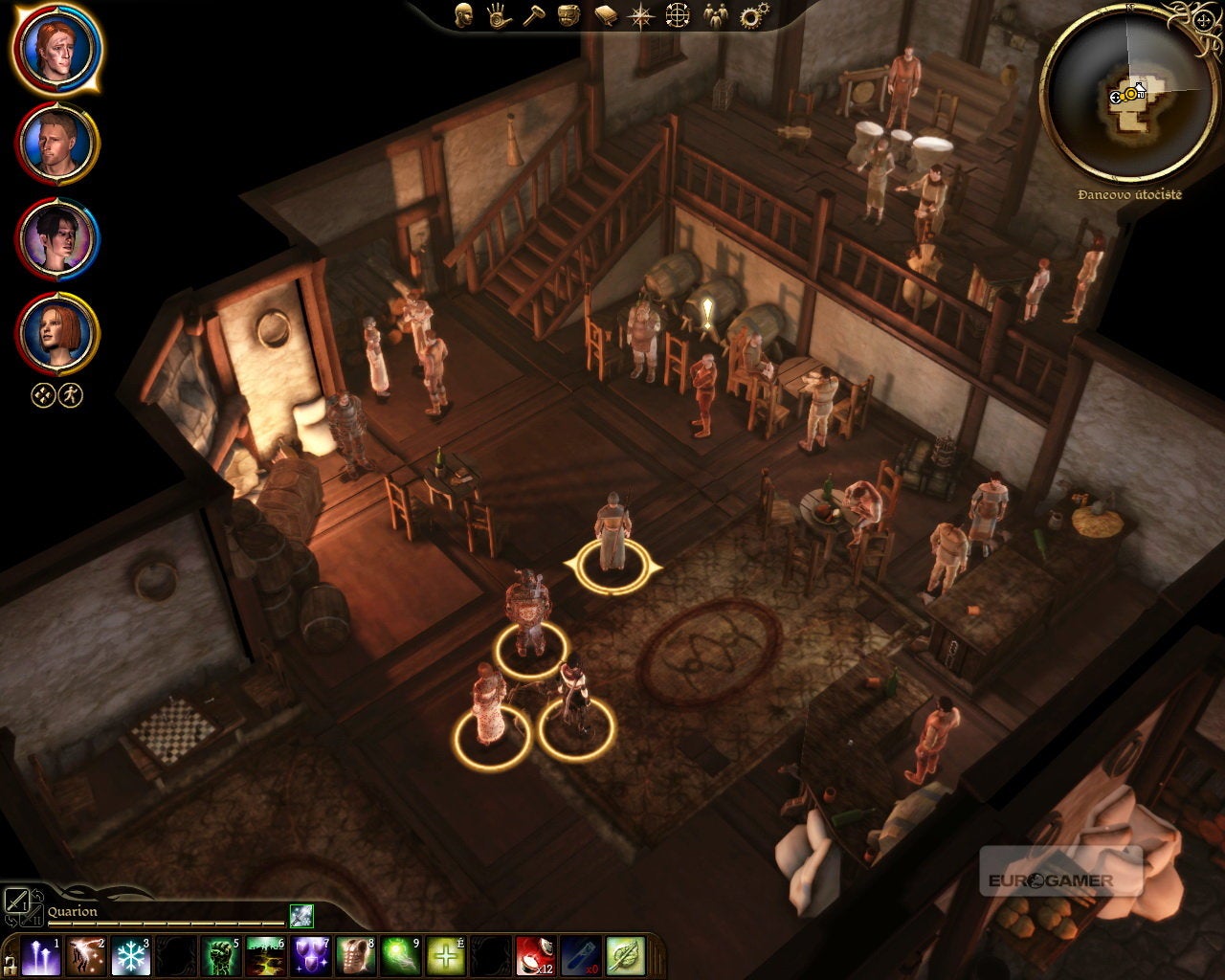
Task: Activate the yellow-green cross heal ability
Action: tap(445, 956)
